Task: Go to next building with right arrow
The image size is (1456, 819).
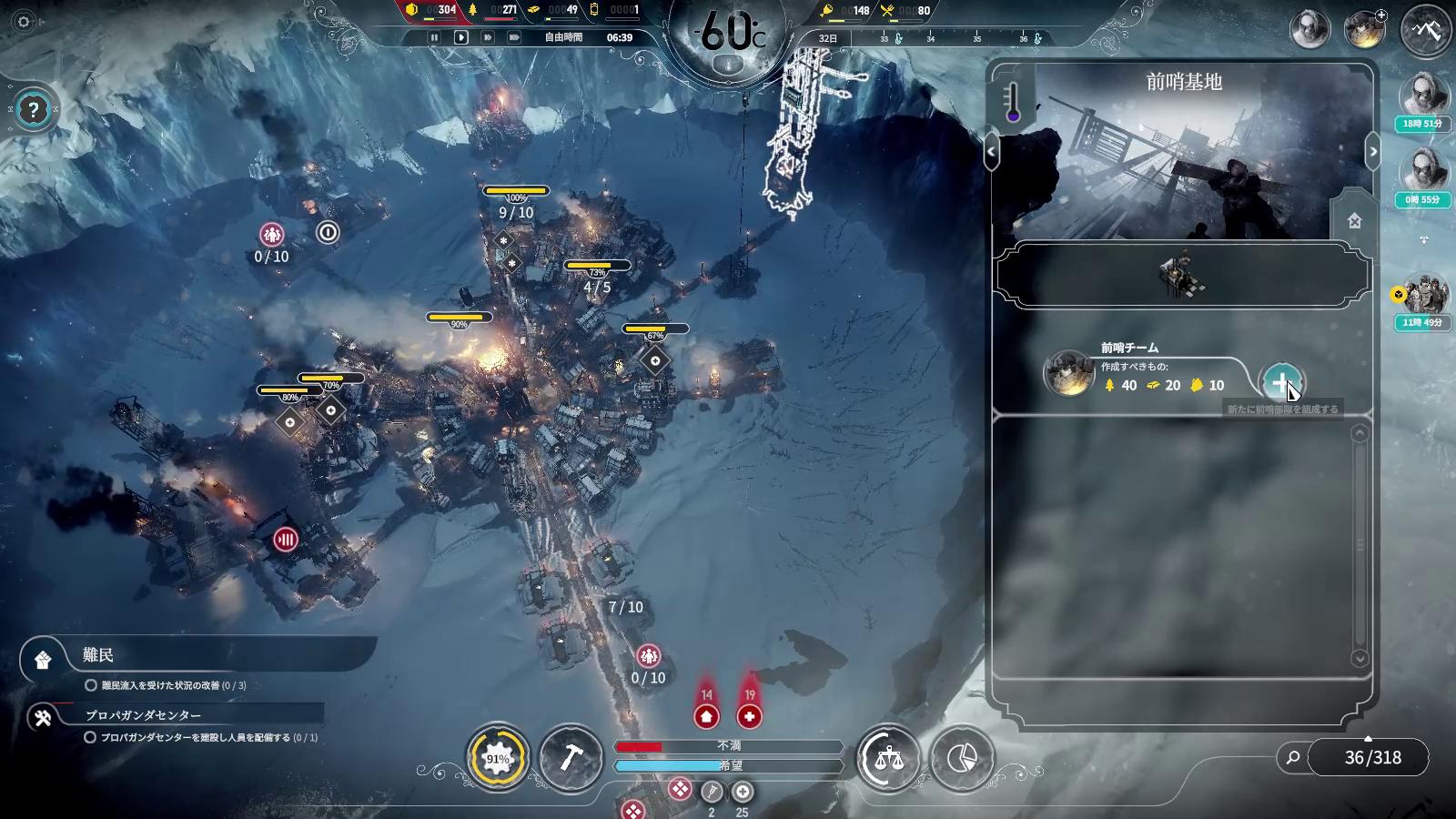Action: point(1373,152)
